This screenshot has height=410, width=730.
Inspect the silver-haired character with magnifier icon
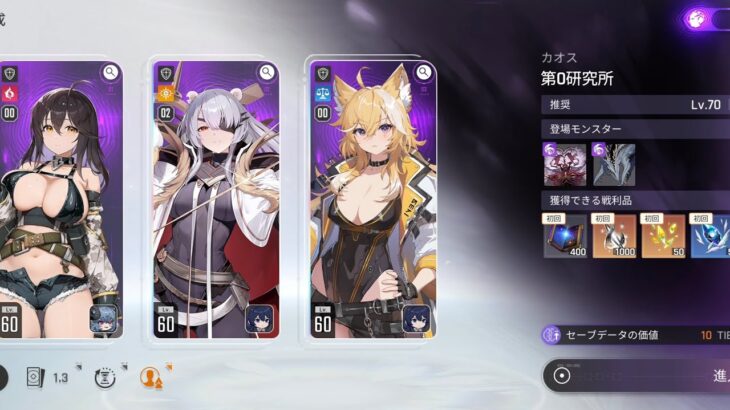click(266, 72)
